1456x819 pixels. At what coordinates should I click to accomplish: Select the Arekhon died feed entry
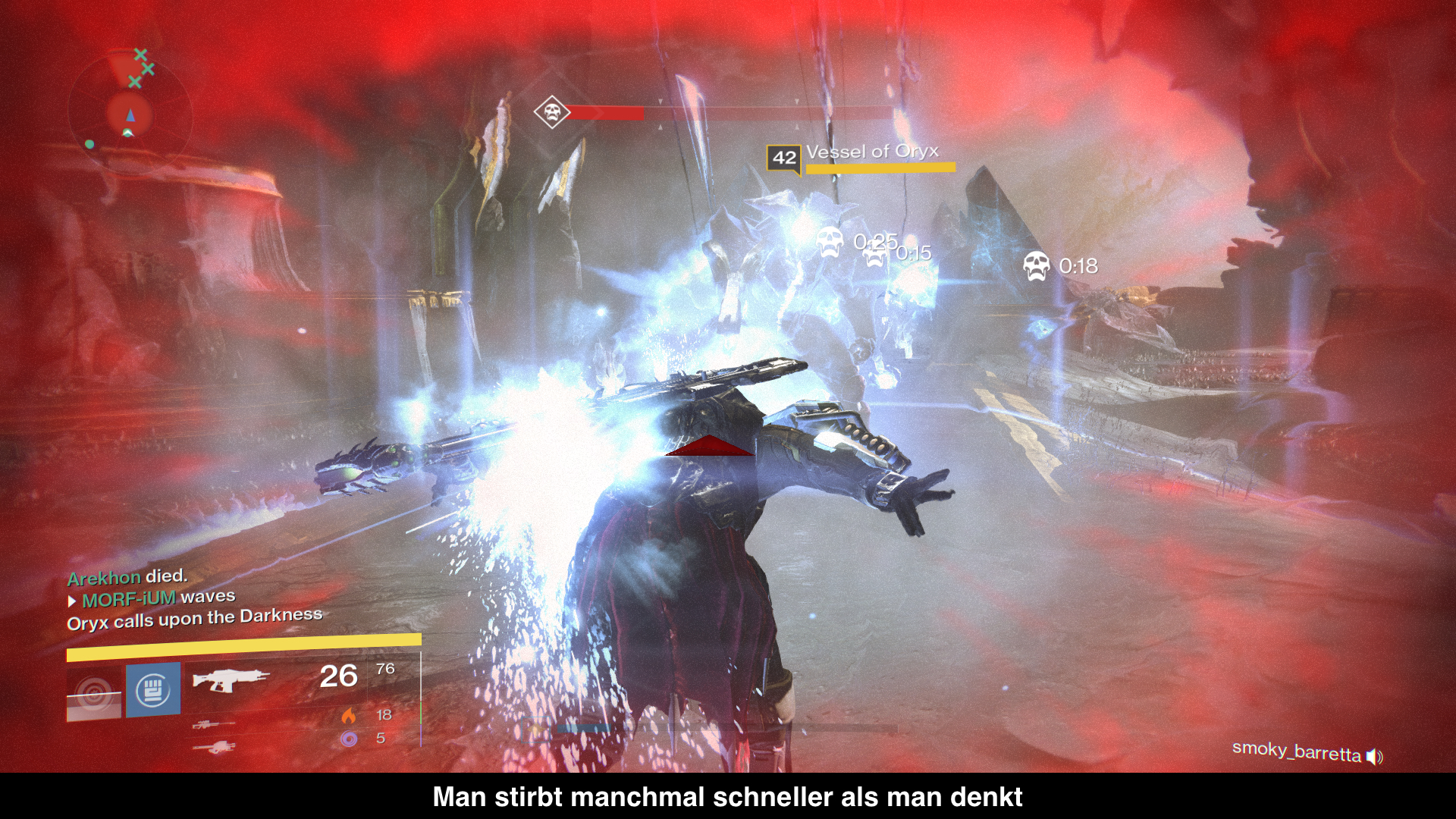point(127,577)
